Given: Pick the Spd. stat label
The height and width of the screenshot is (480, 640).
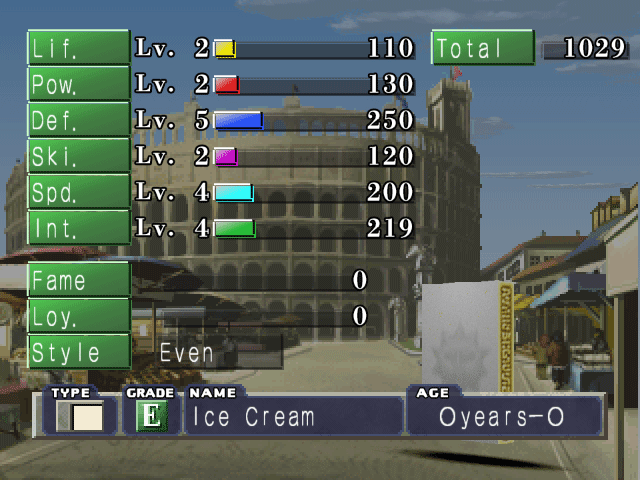Looking at the screenshot, I should (78, 191).
